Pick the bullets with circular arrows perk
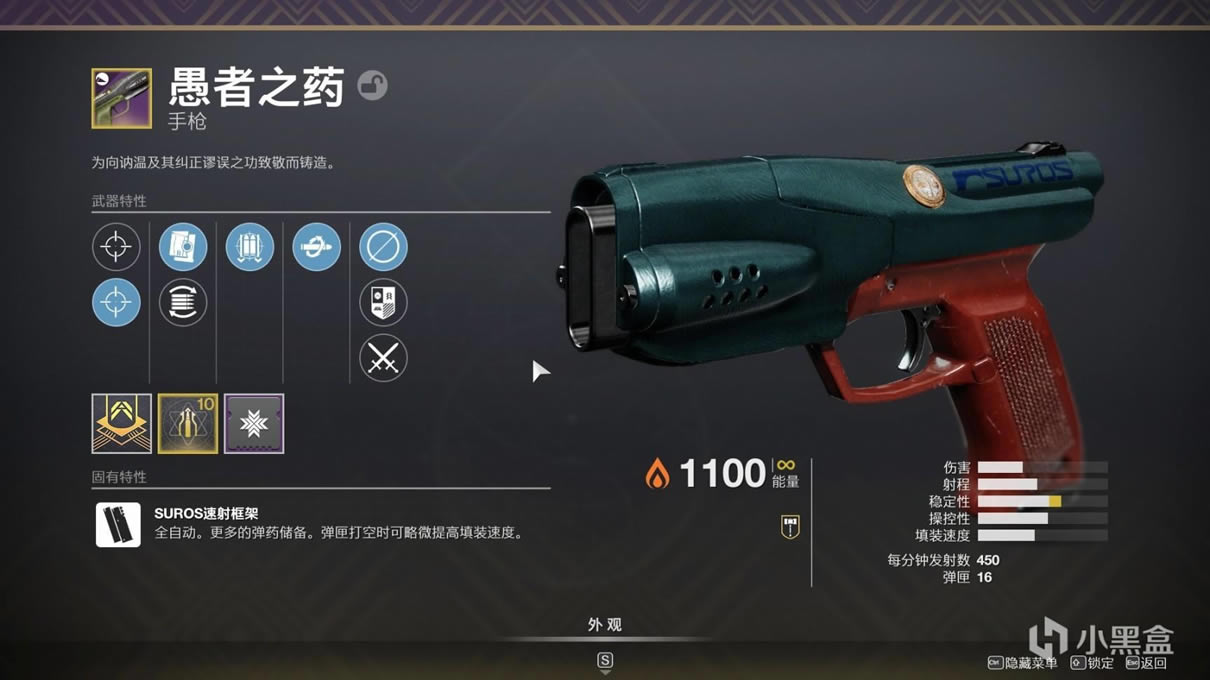The height and width of the screenshot is (680, 1210). (183, 302)
